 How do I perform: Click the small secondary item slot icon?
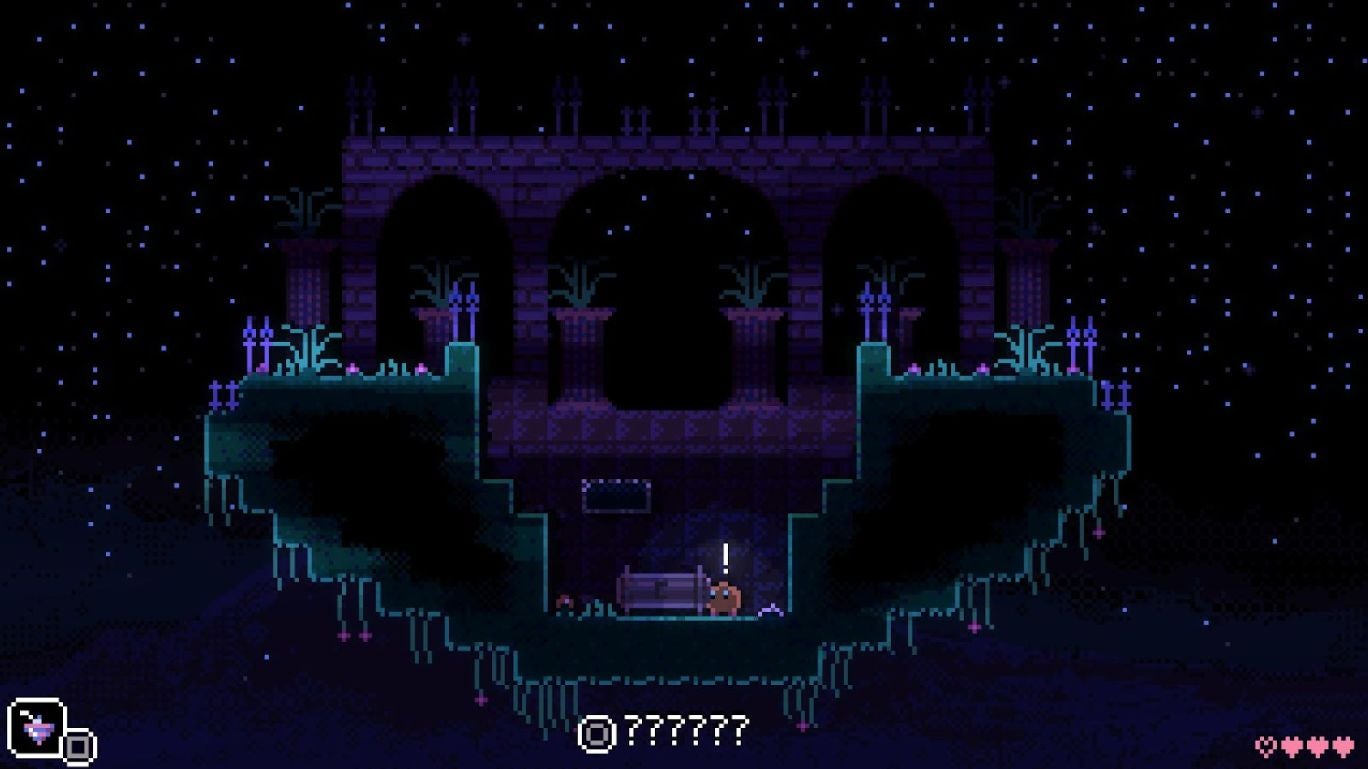coord(78,745)
